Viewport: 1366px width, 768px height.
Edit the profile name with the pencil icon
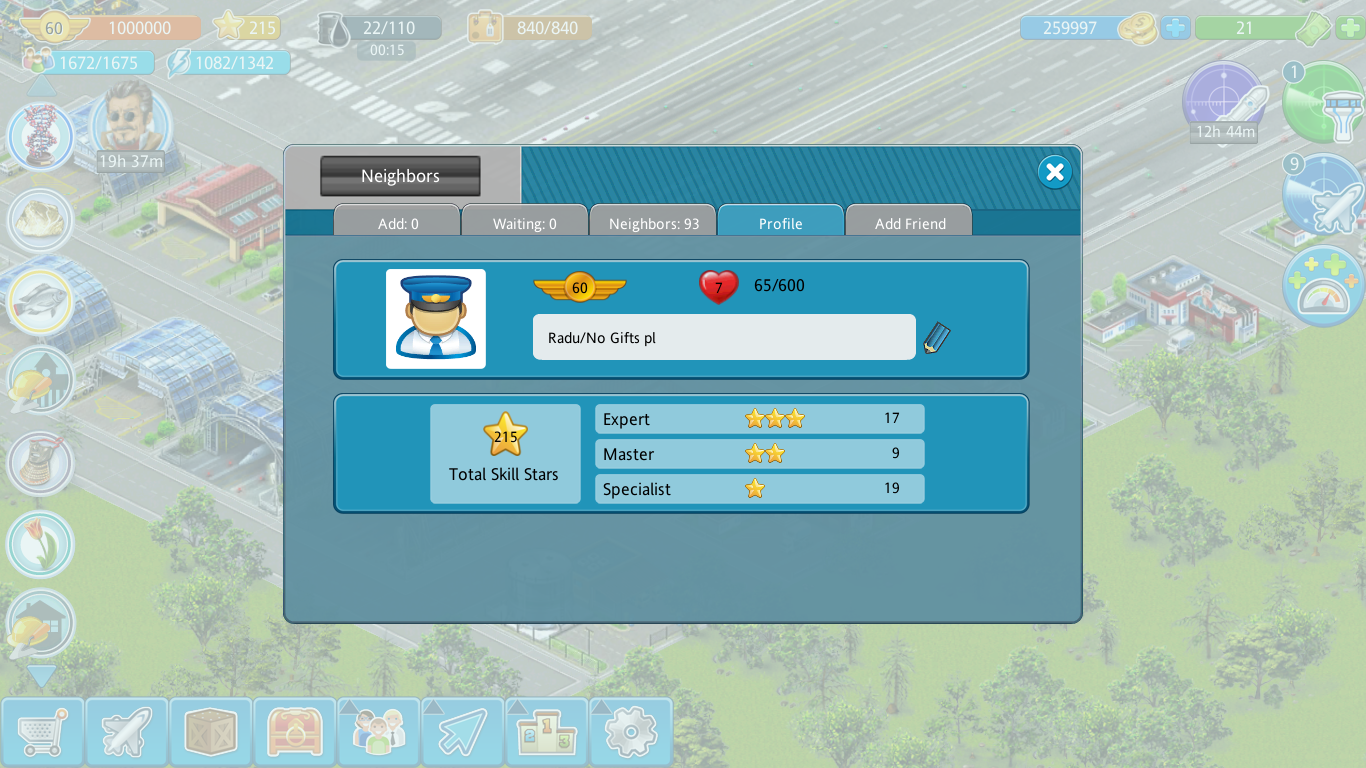(x=937, y=338)
